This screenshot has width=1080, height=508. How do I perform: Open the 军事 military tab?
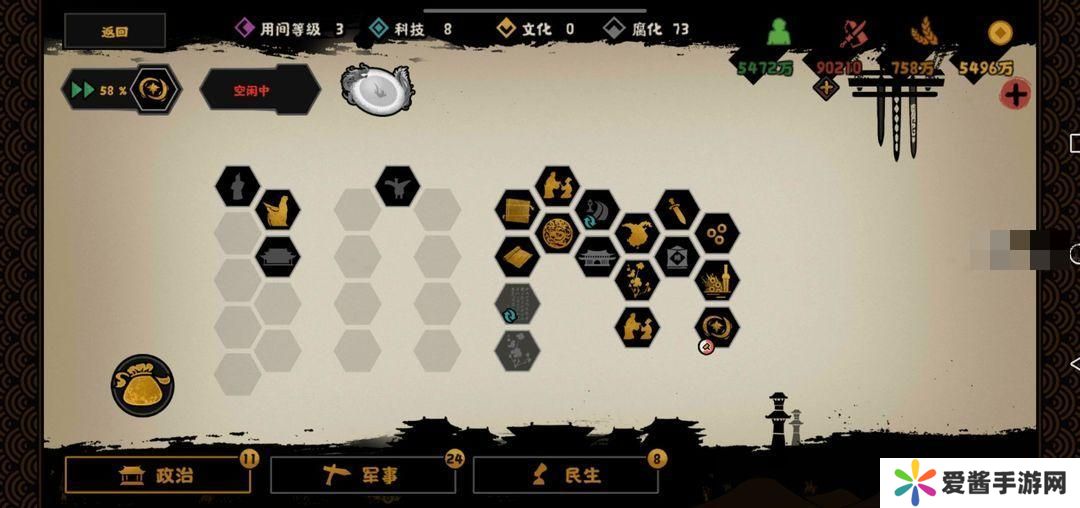[362, 475]
